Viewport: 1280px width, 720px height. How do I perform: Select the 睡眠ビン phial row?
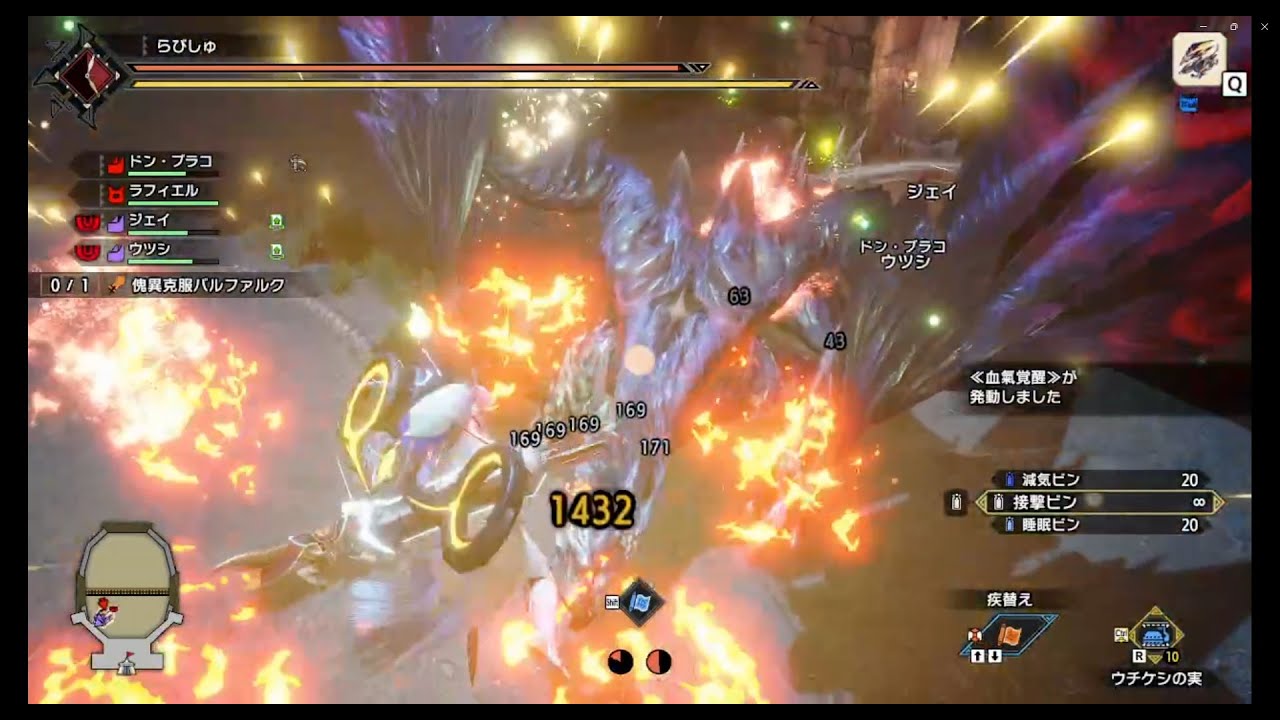1100,525
